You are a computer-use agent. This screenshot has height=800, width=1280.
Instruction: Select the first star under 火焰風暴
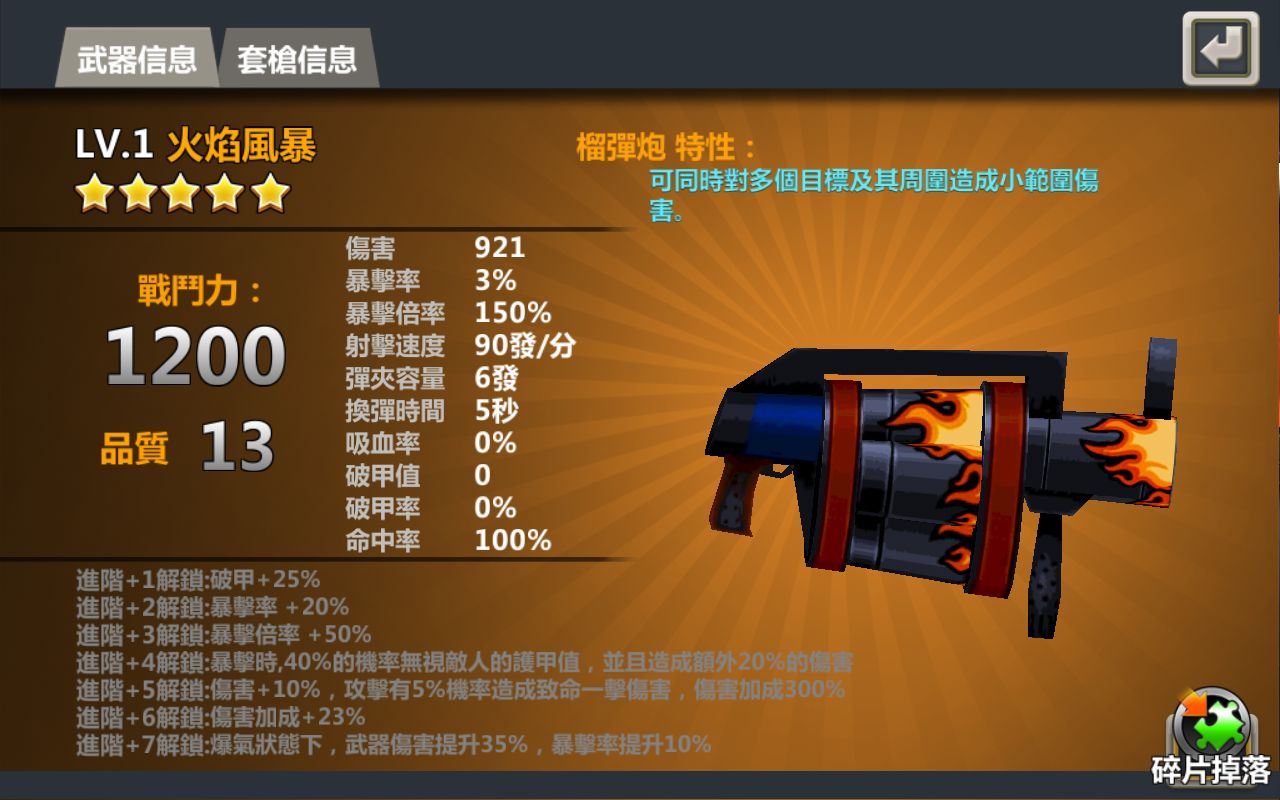pos(92,193)
